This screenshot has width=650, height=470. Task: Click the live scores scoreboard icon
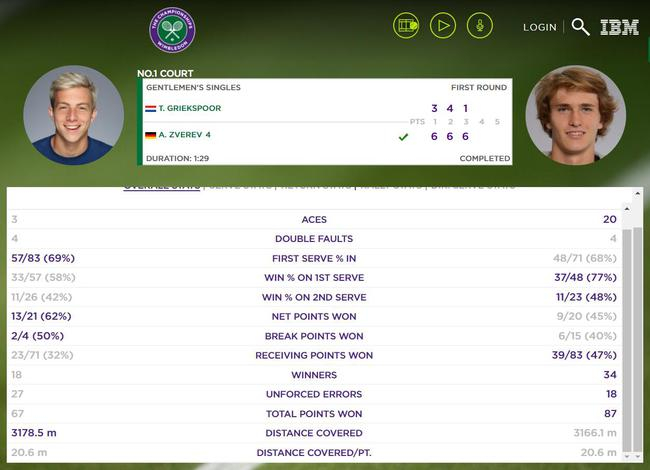406,26
